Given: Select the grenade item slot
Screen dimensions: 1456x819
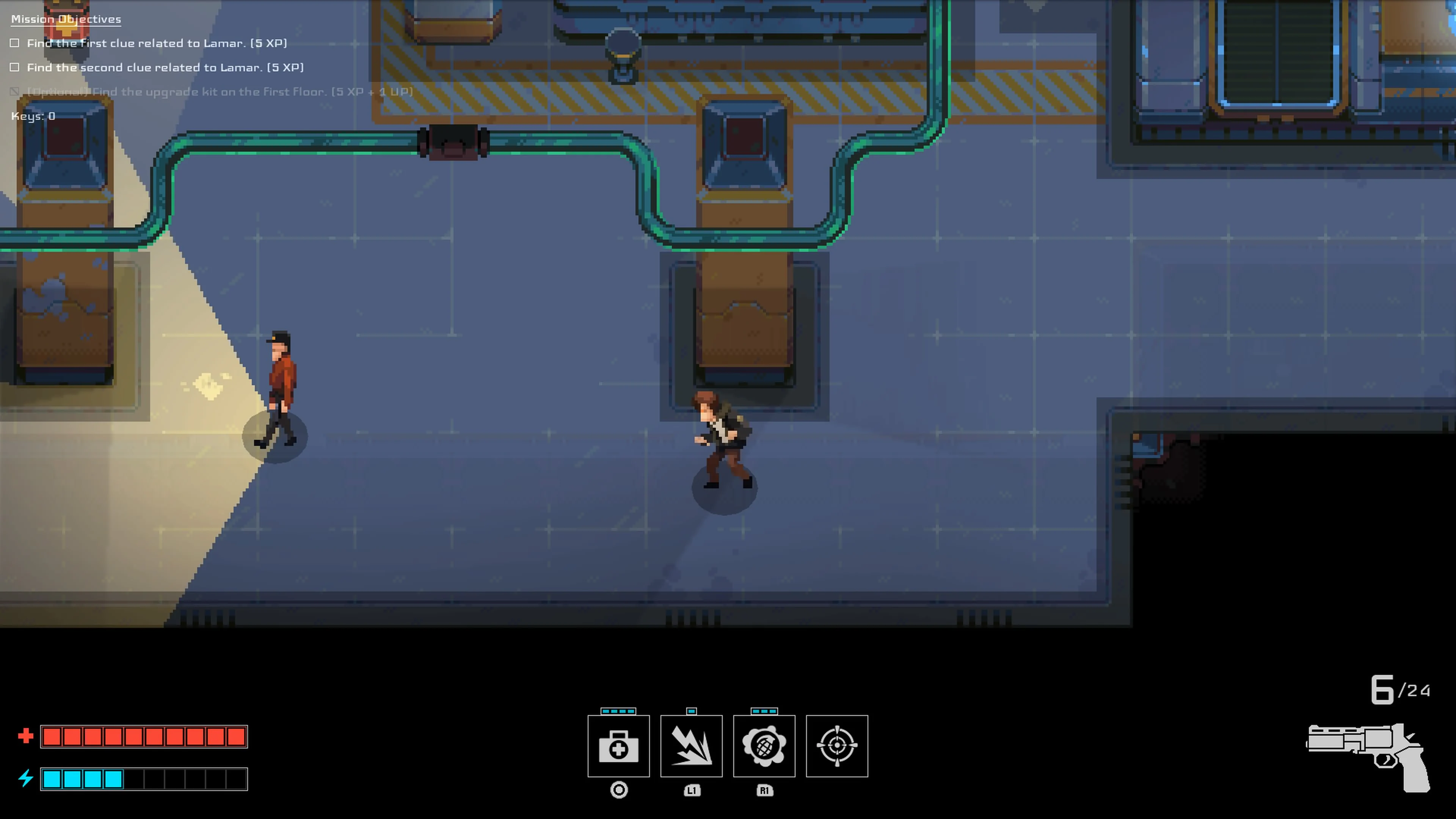Looking at the screenshot, I should pos(764,746).
